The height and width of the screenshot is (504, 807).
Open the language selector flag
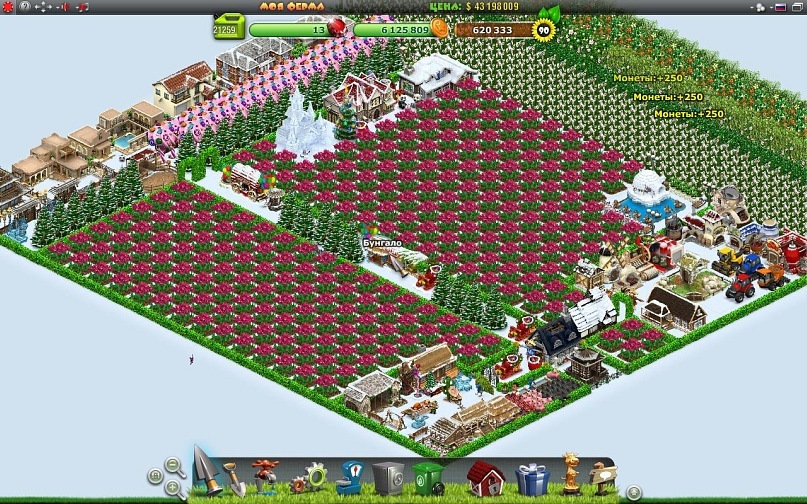click(x=781, y=7)
